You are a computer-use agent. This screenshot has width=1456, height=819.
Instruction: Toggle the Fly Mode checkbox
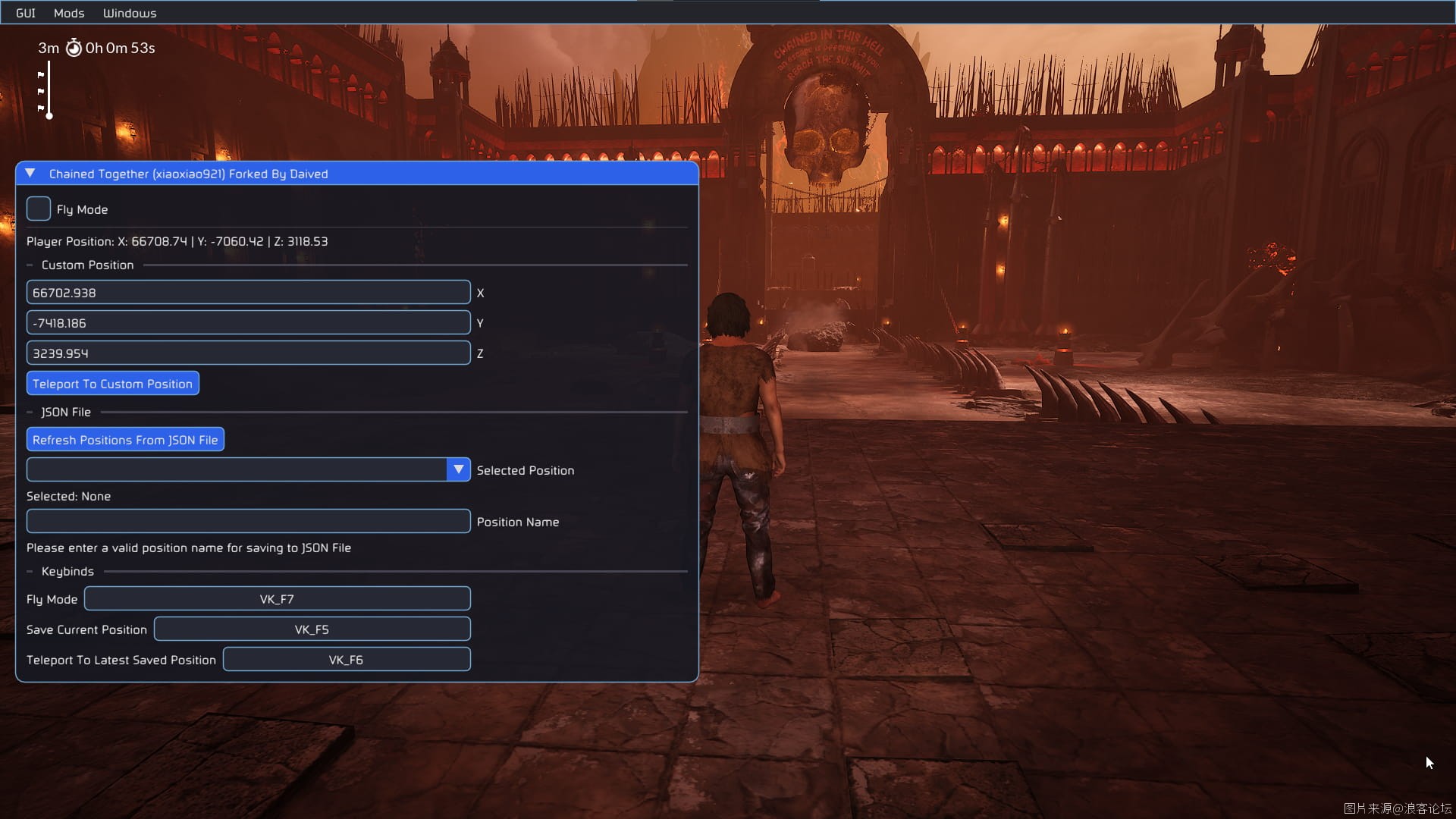pos(39,209)
